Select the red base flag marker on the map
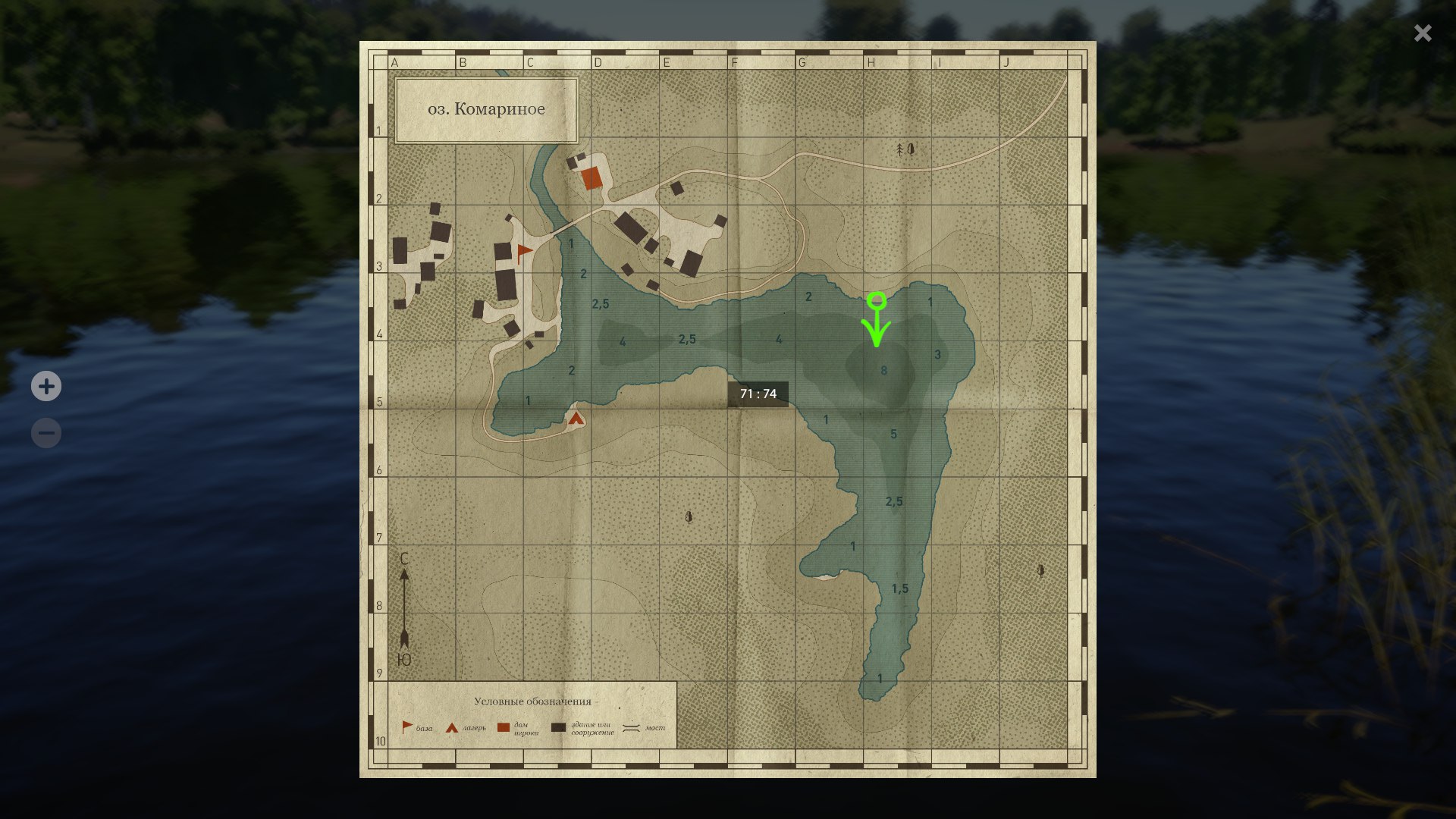The width and height of the screenshot is (1456, 819). [x=523, y=252]
